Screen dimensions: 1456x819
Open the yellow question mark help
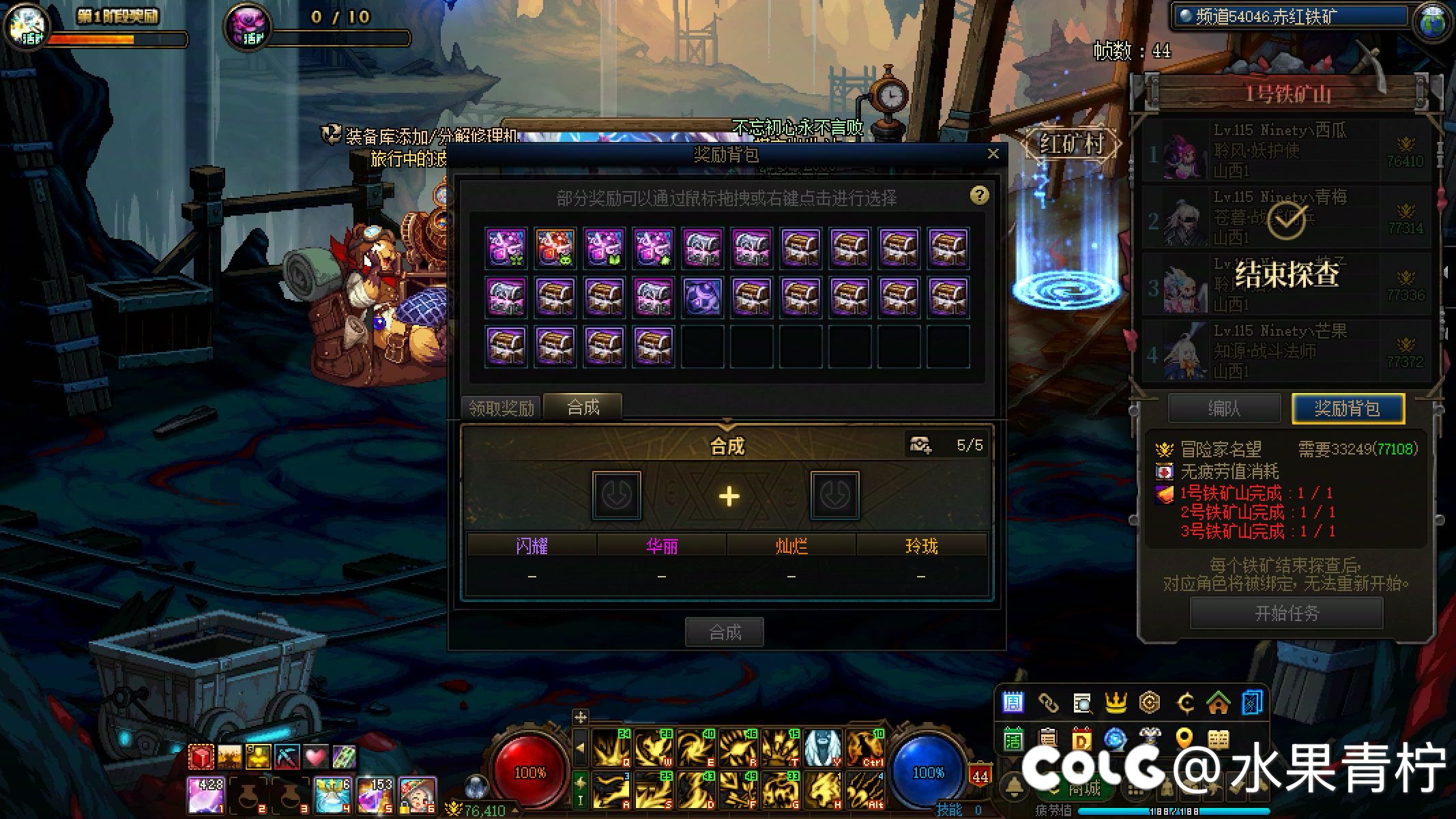coord(979,196)
